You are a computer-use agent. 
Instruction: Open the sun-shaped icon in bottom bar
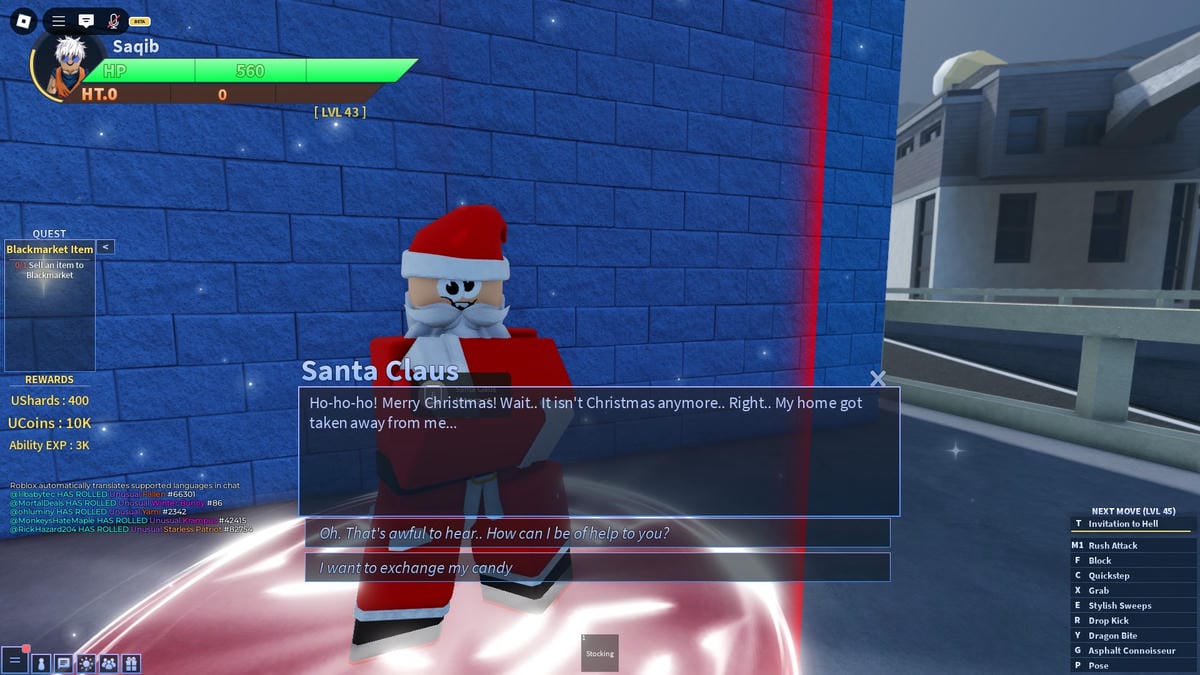pos(86,662)
